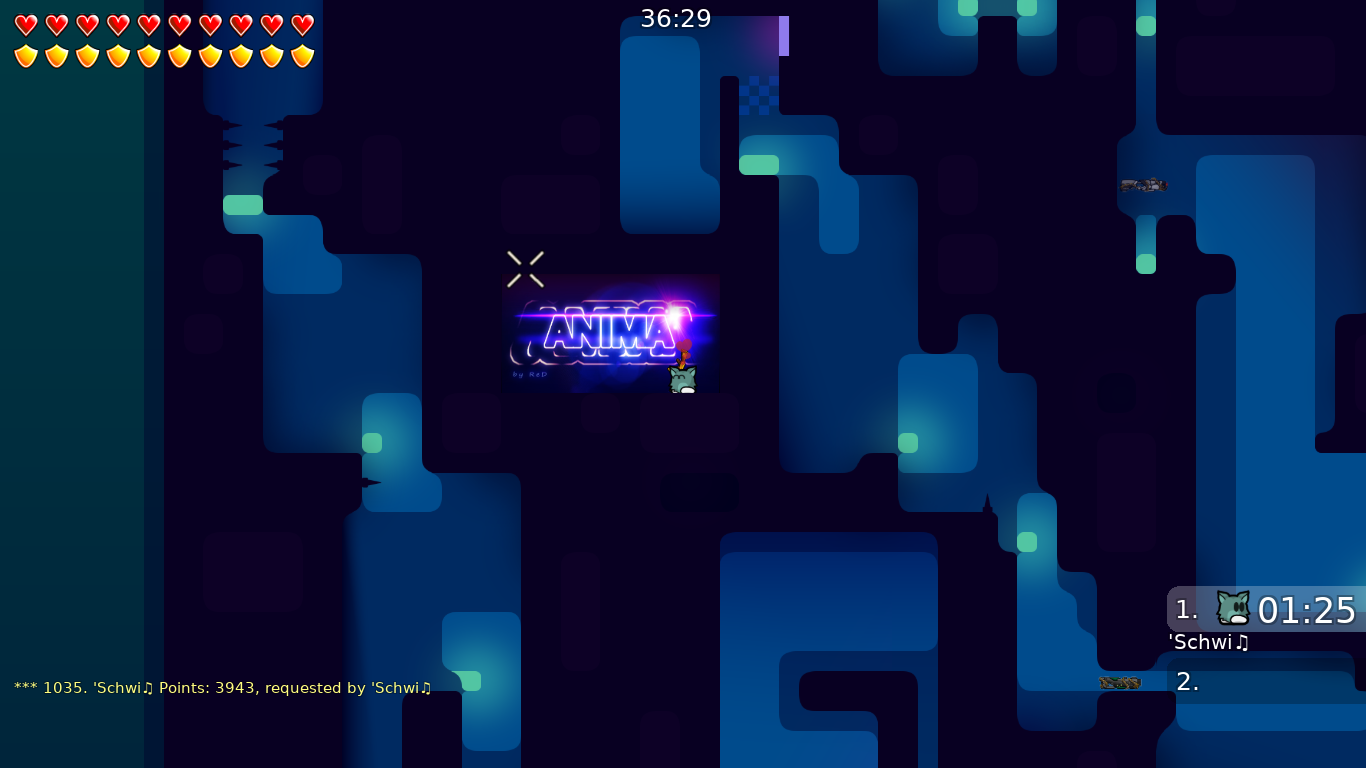This screenshot has height=768, width=1366.
Task: Click the tank sprite near the top right
Action: tap(1144, 185)
